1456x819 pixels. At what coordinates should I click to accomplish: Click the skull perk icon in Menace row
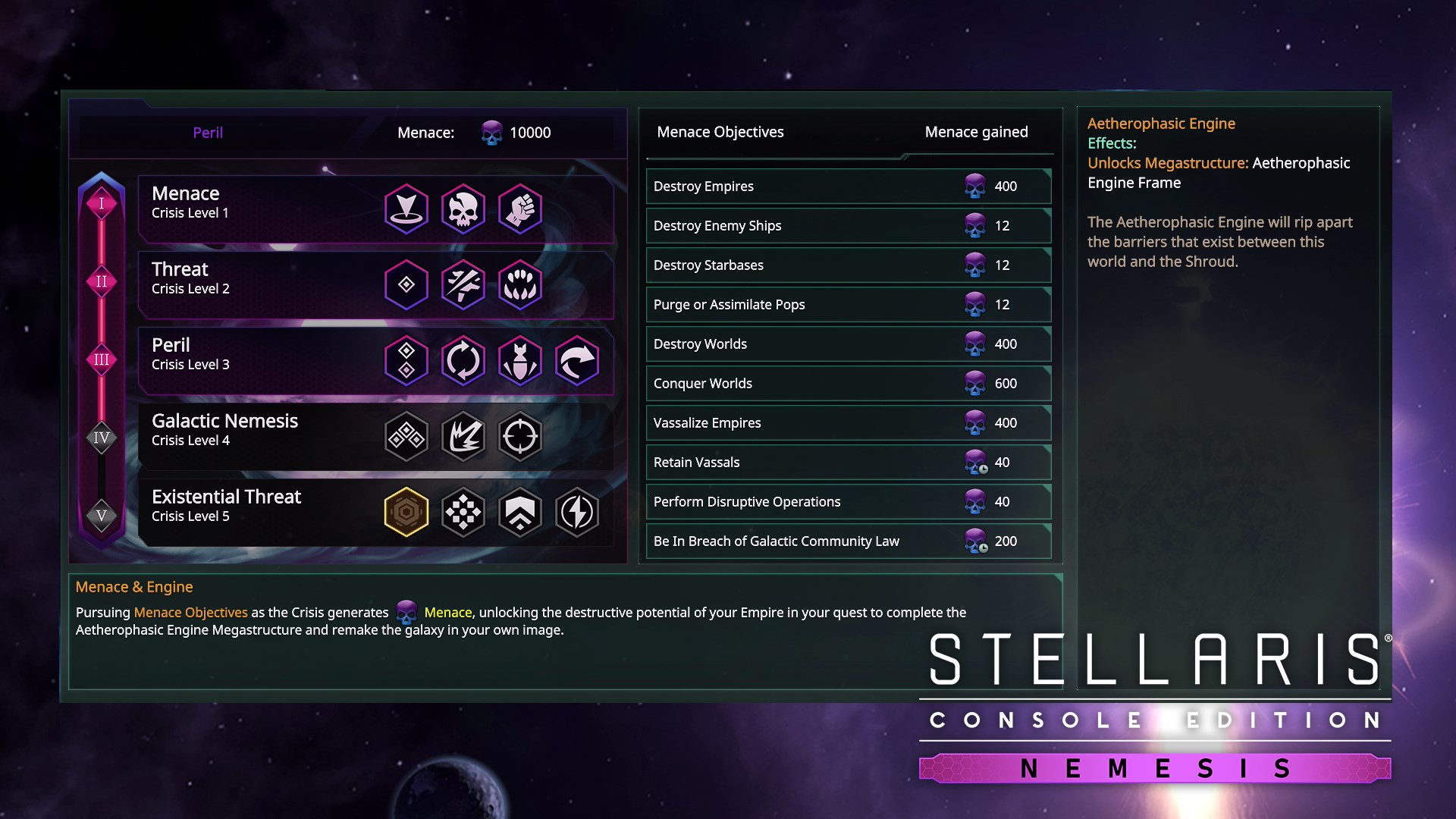(x=463, y=209)
